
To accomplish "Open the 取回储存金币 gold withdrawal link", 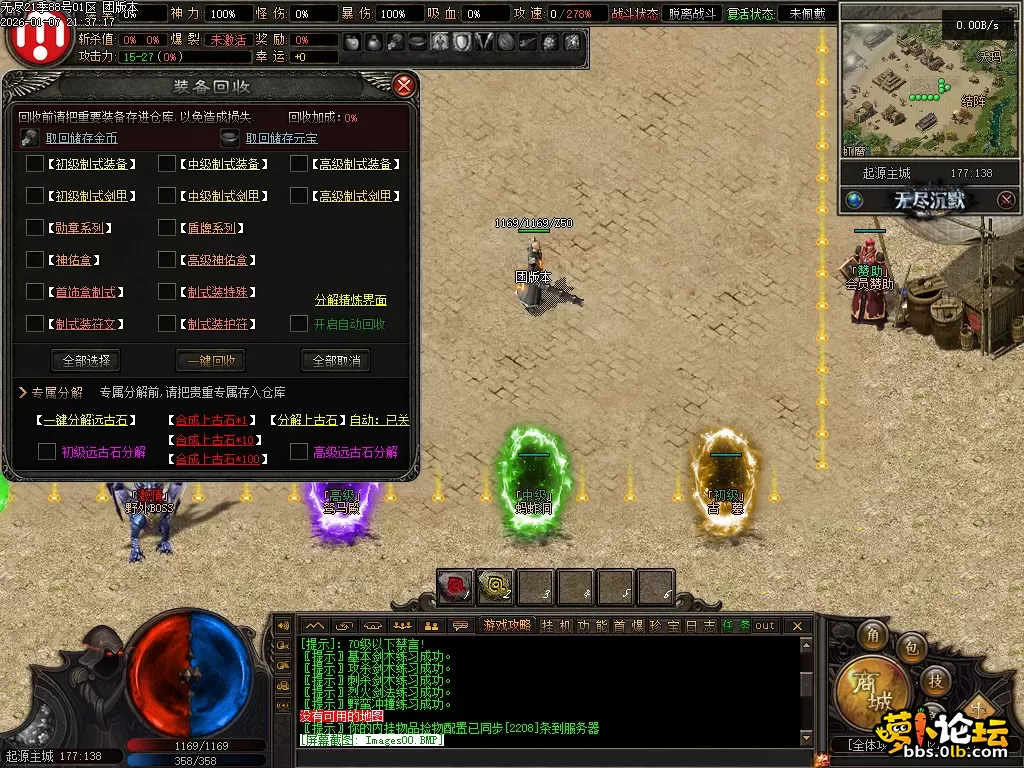I will point(81,138).
